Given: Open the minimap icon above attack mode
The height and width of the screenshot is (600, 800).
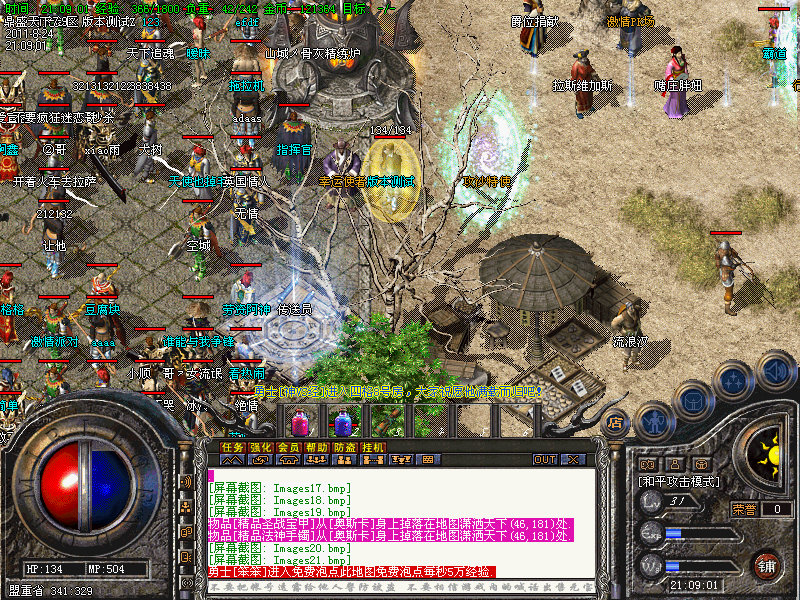Looking at the screenshot, I should point(648,464).
